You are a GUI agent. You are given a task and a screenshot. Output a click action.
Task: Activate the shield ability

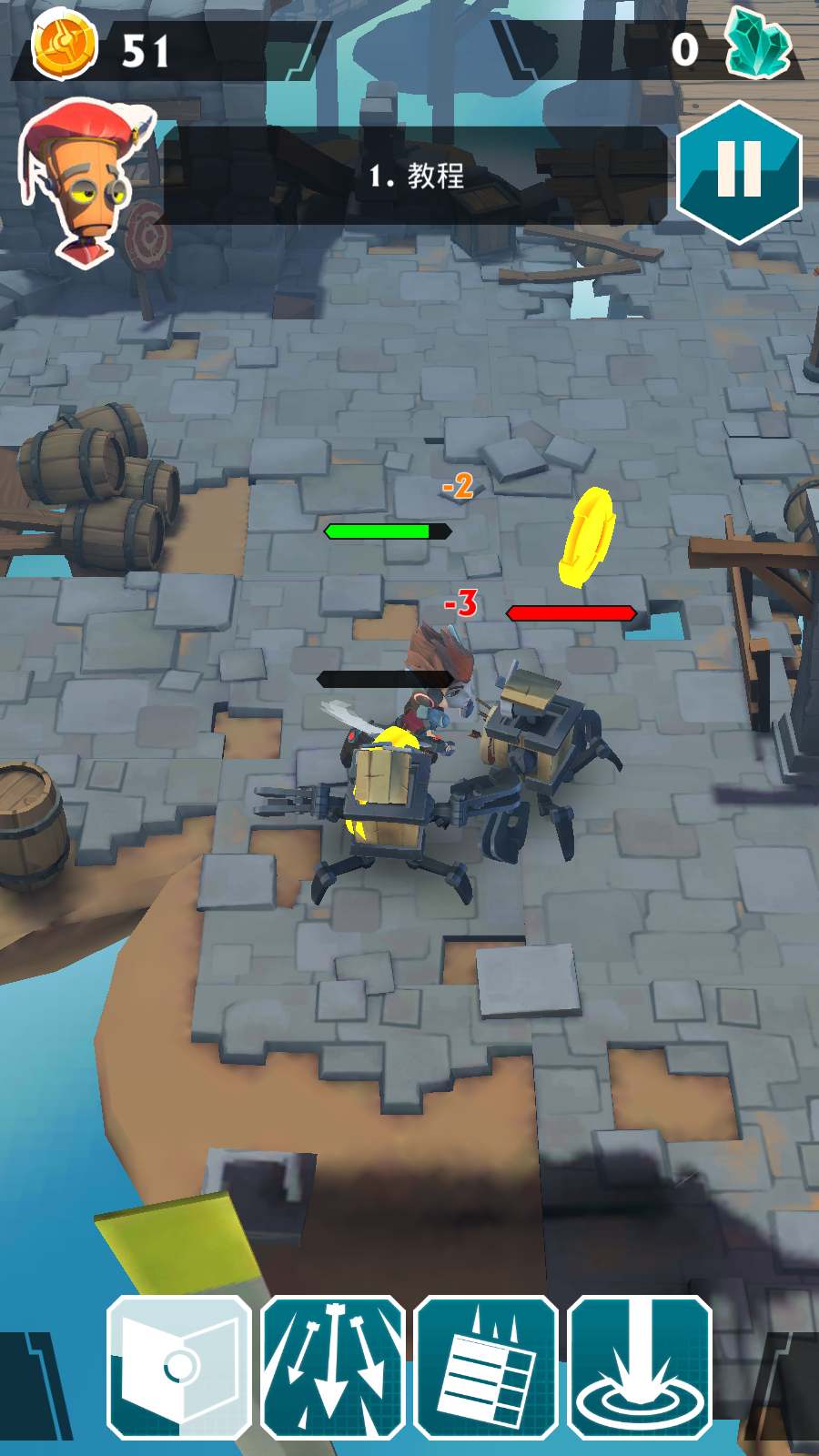pyautogui.click(x=179, y=1367)
